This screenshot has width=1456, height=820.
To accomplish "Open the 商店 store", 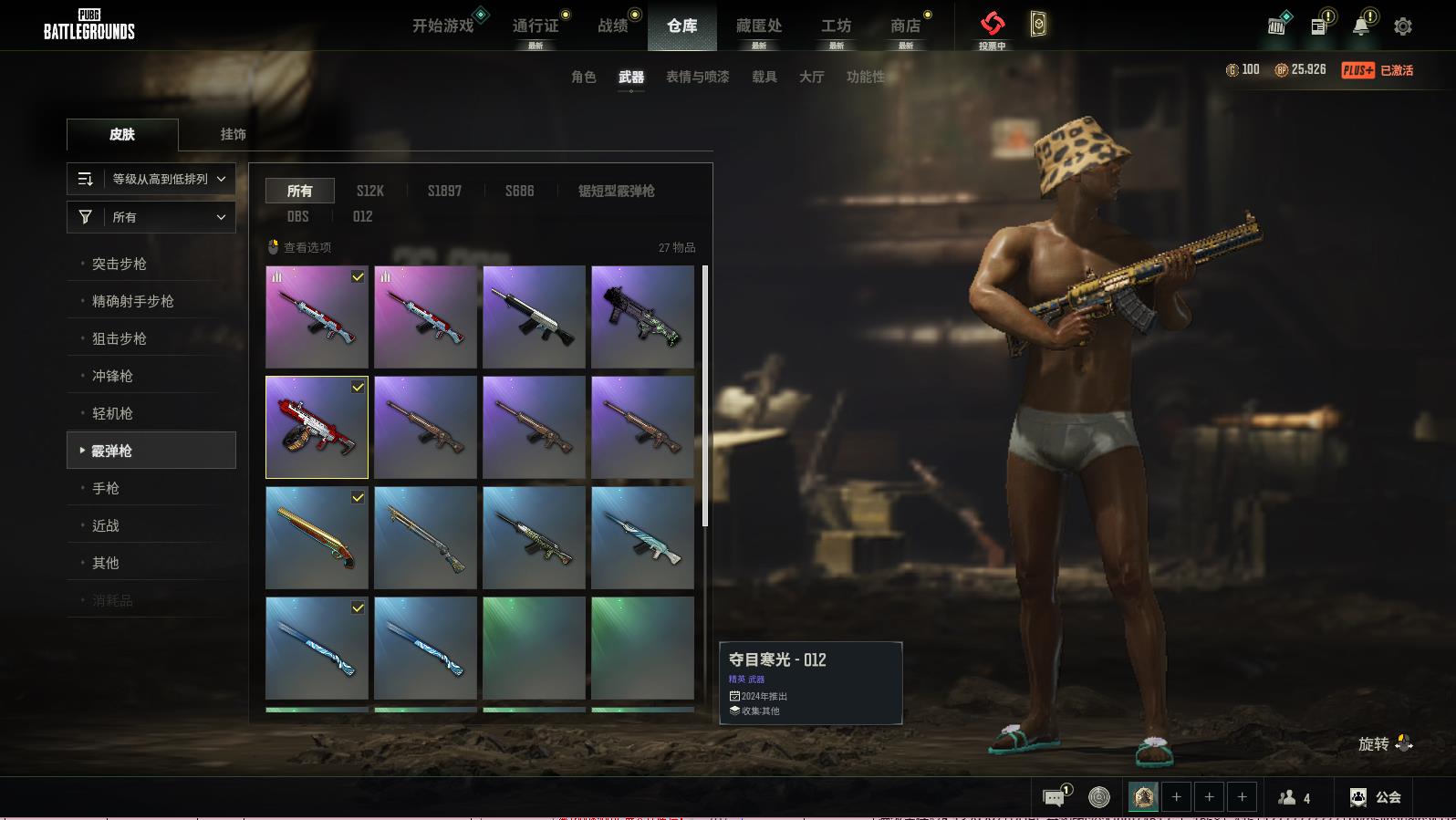I will click(905, 26).
